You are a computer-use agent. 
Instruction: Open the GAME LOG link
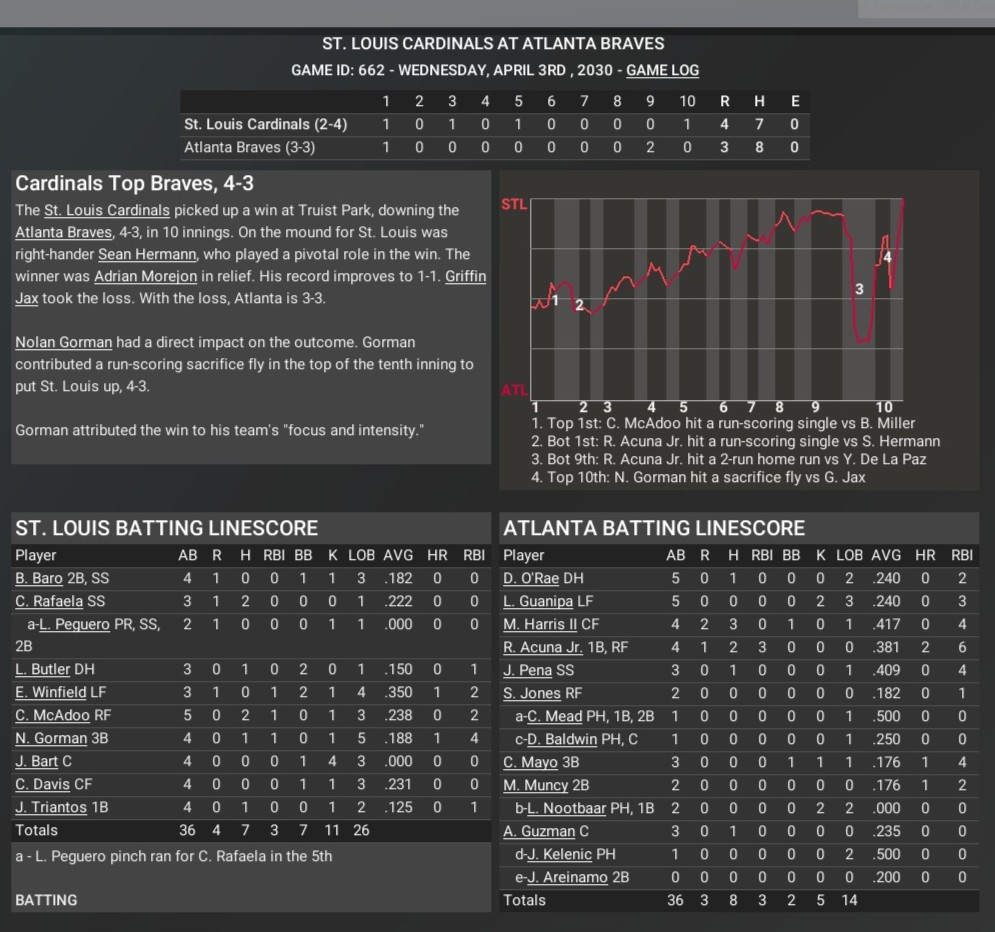point(662,70)
